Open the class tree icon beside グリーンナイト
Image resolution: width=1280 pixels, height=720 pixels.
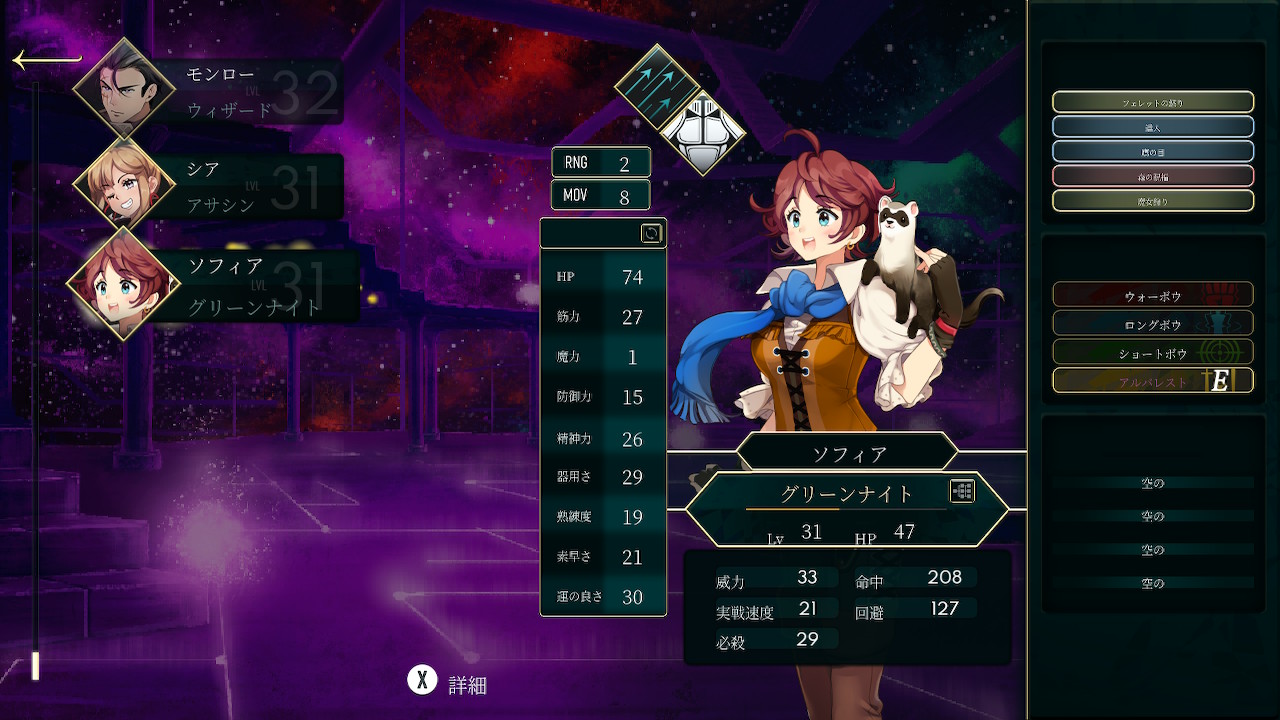tap(962, 491)
